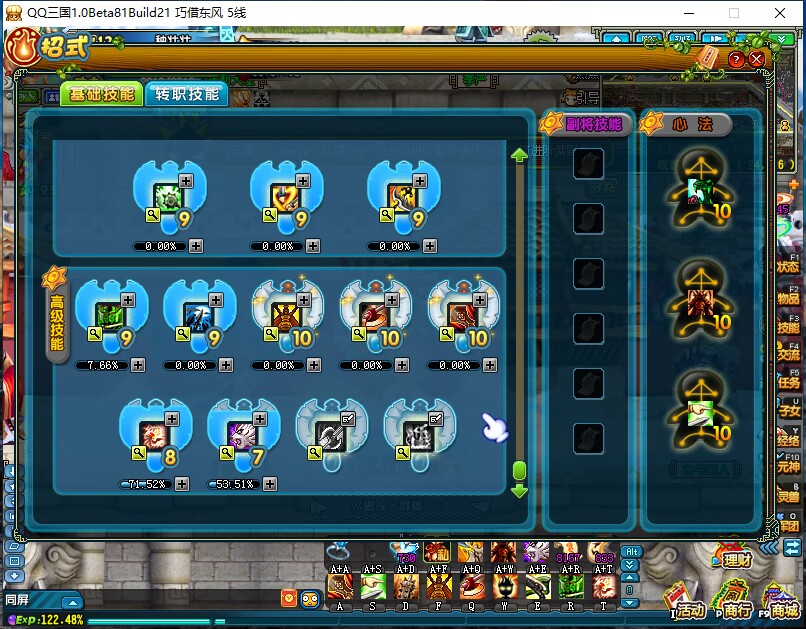Image resolution: width=806 pixels, height=629 pixels.
Task: Open help with the question mark button
Action: click(737, 59)
